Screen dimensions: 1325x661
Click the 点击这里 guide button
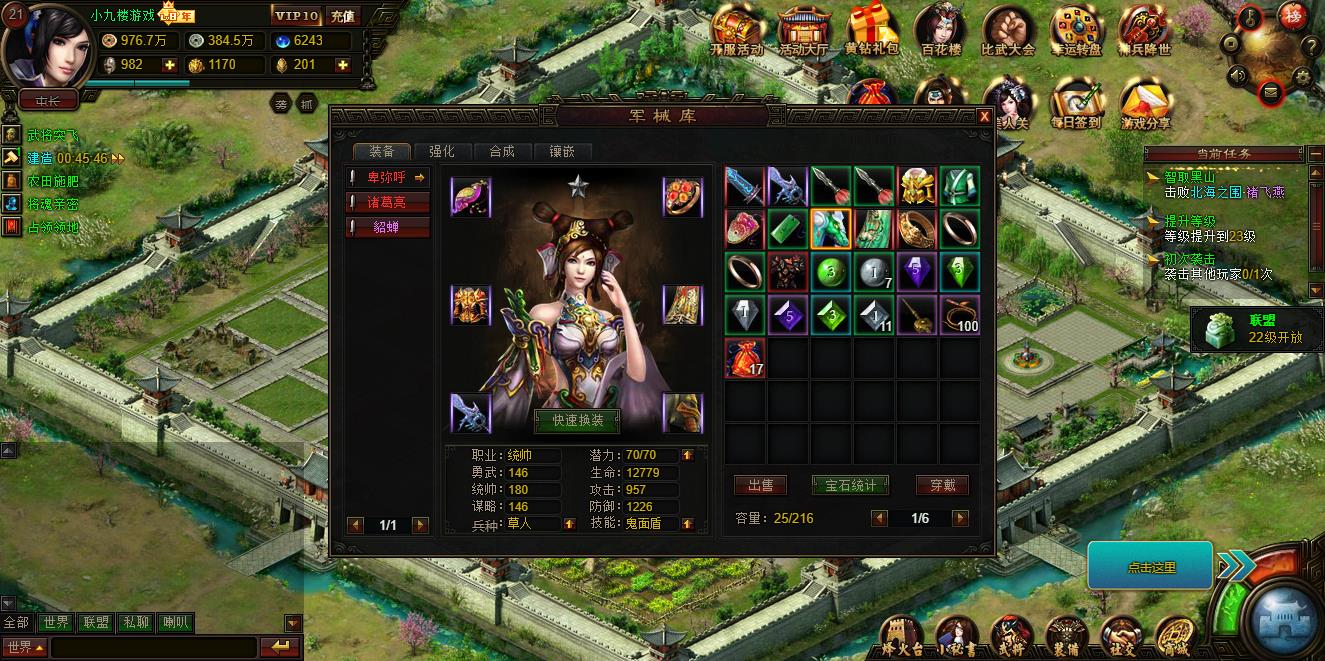(1150, 567)
